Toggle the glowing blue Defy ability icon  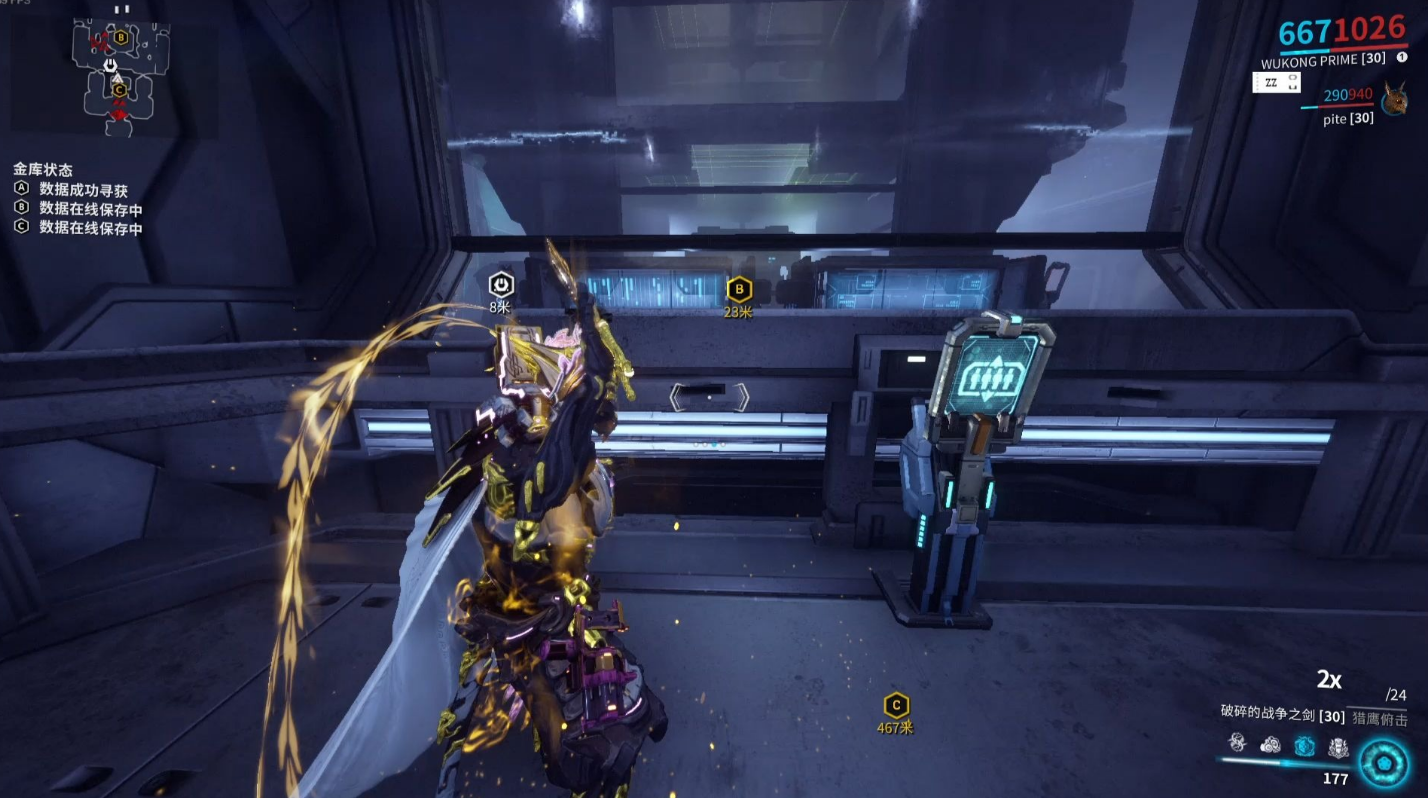point(1304,745)
